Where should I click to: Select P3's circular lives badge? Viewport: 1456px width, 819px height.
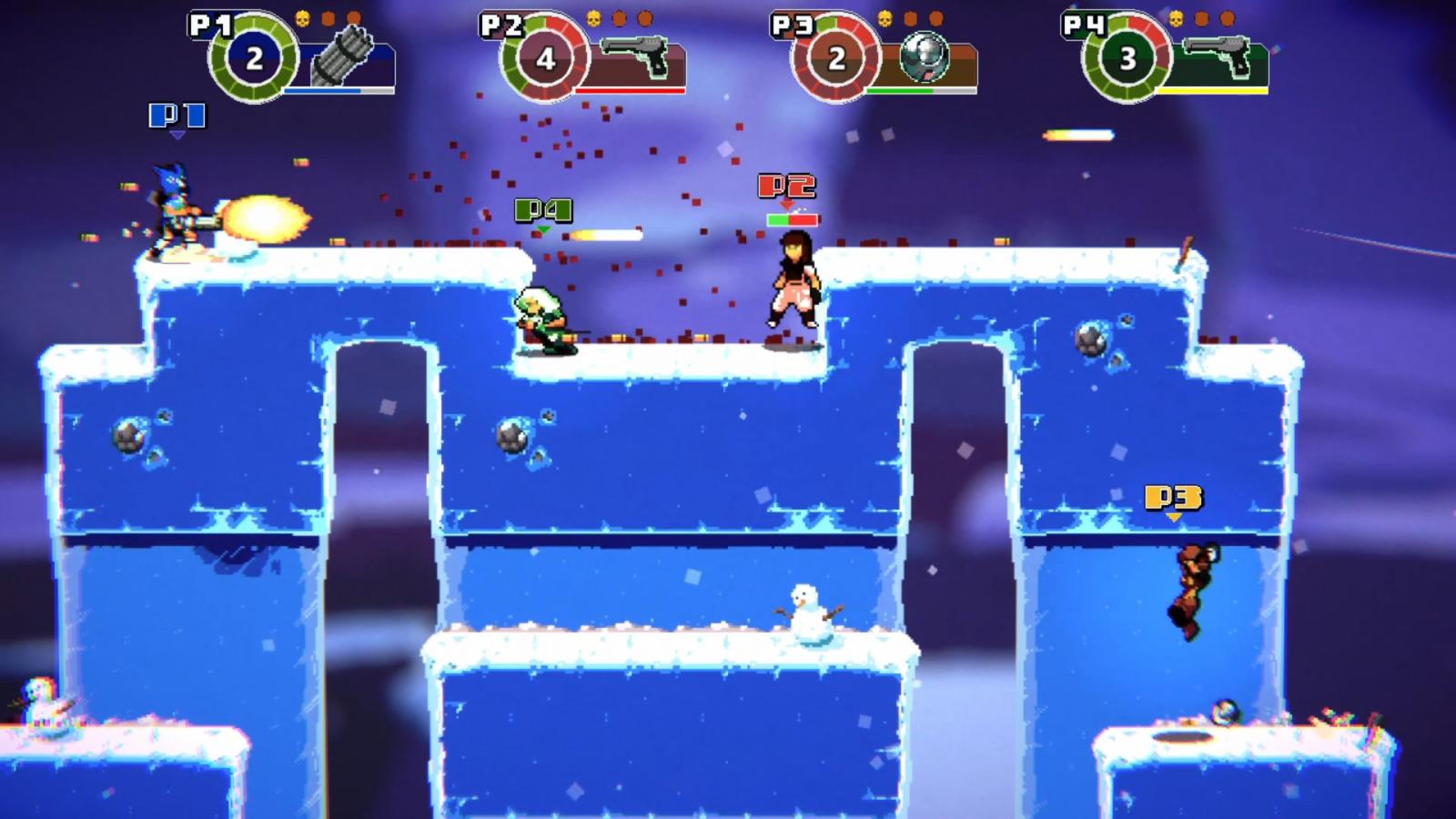point(836,58)
